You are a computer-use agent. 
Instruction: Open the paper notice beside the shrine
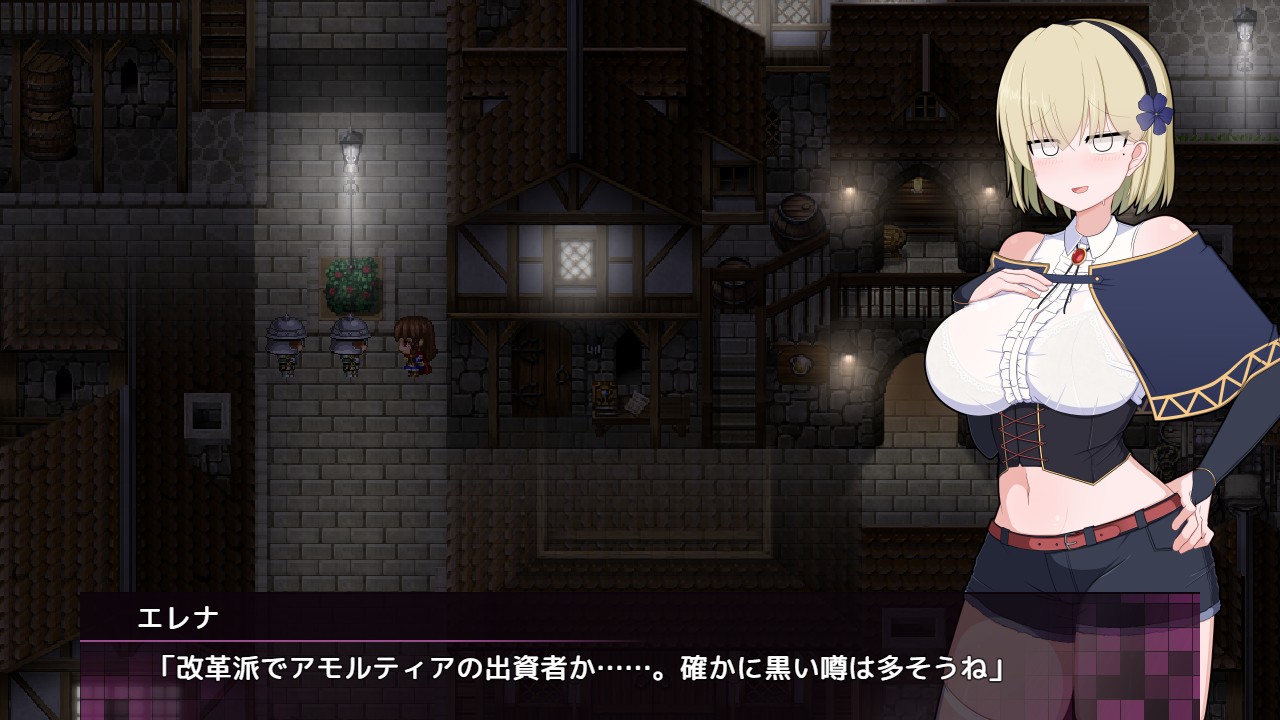(635, 402)
